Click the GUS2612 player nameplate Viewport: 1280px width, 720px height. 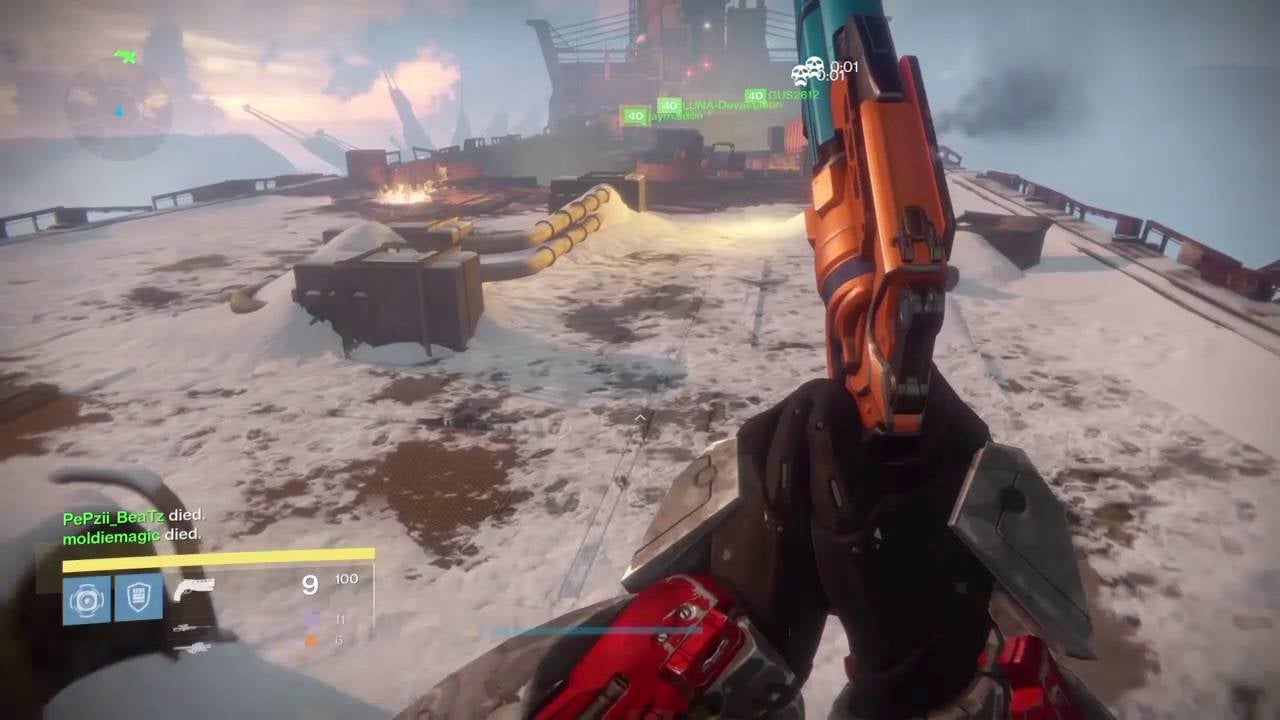click(x=792, y=95)
